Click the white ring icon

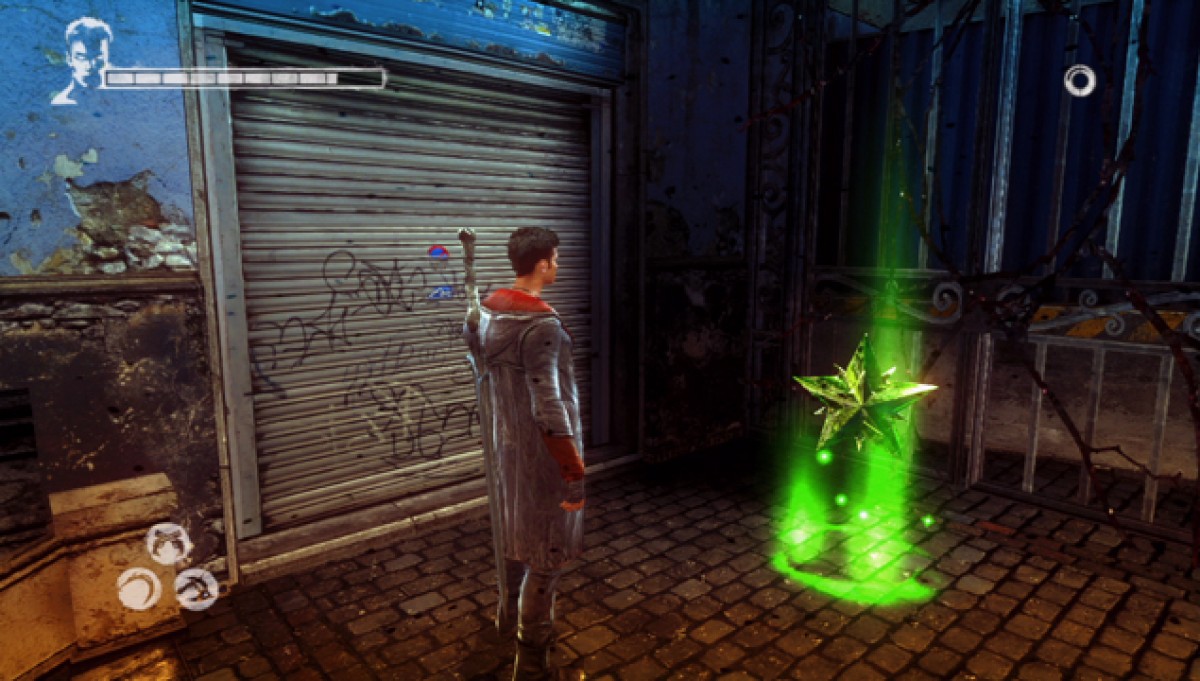click(1079, 80)
